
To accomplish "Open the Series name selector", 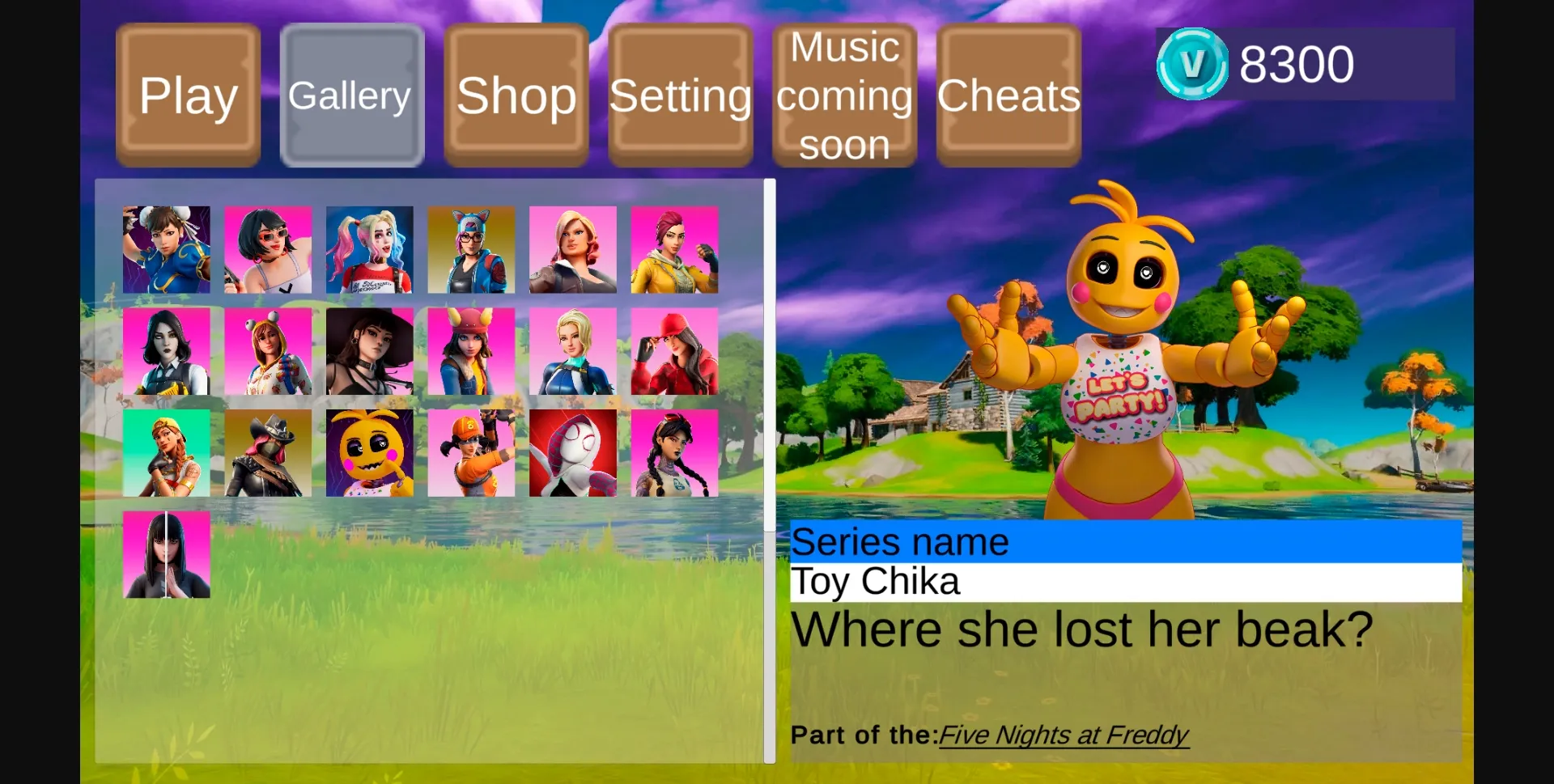I will point(1123,541).
